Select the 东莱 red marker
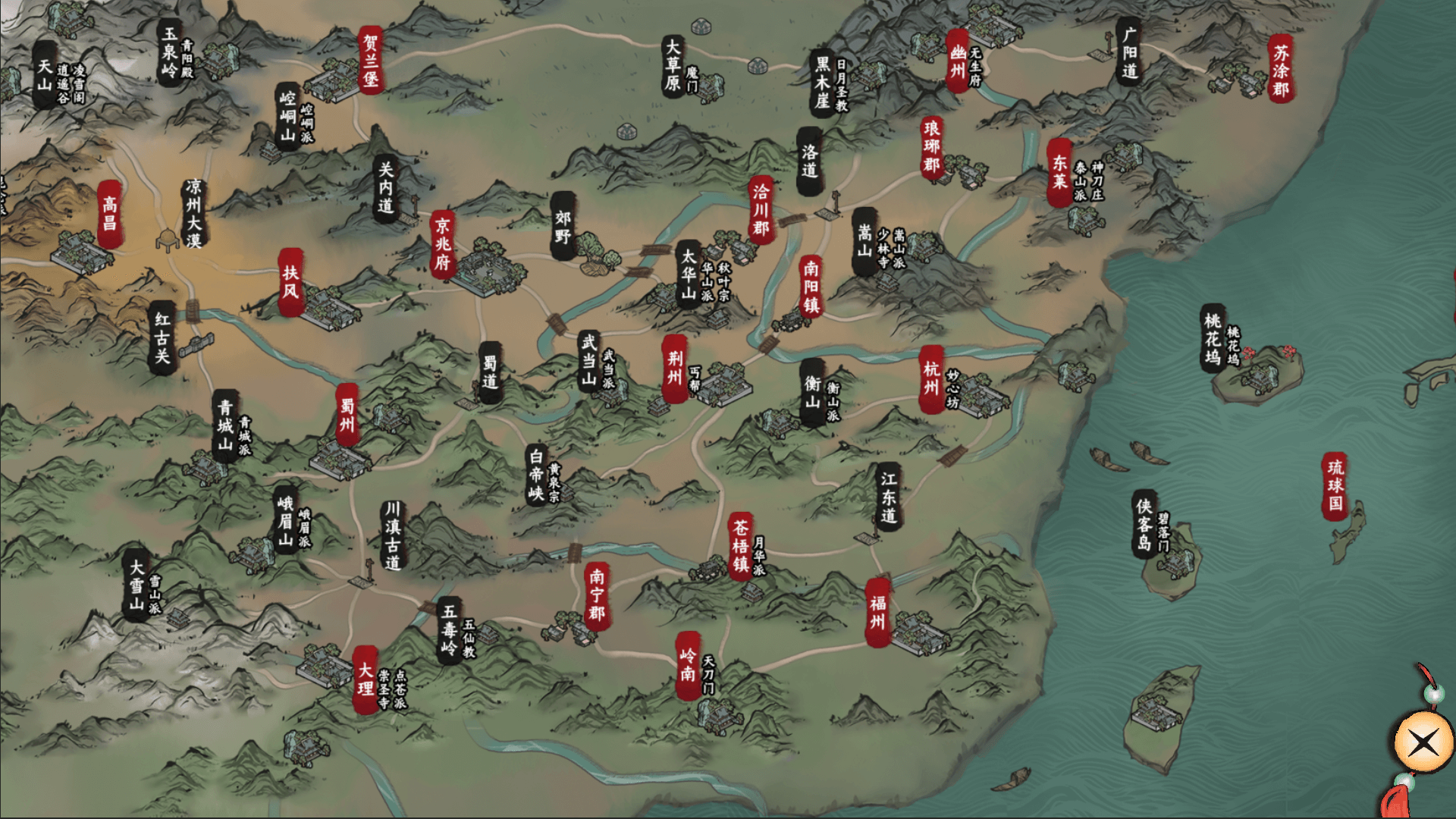The image size is (1456, 819). pos(1059,172)
